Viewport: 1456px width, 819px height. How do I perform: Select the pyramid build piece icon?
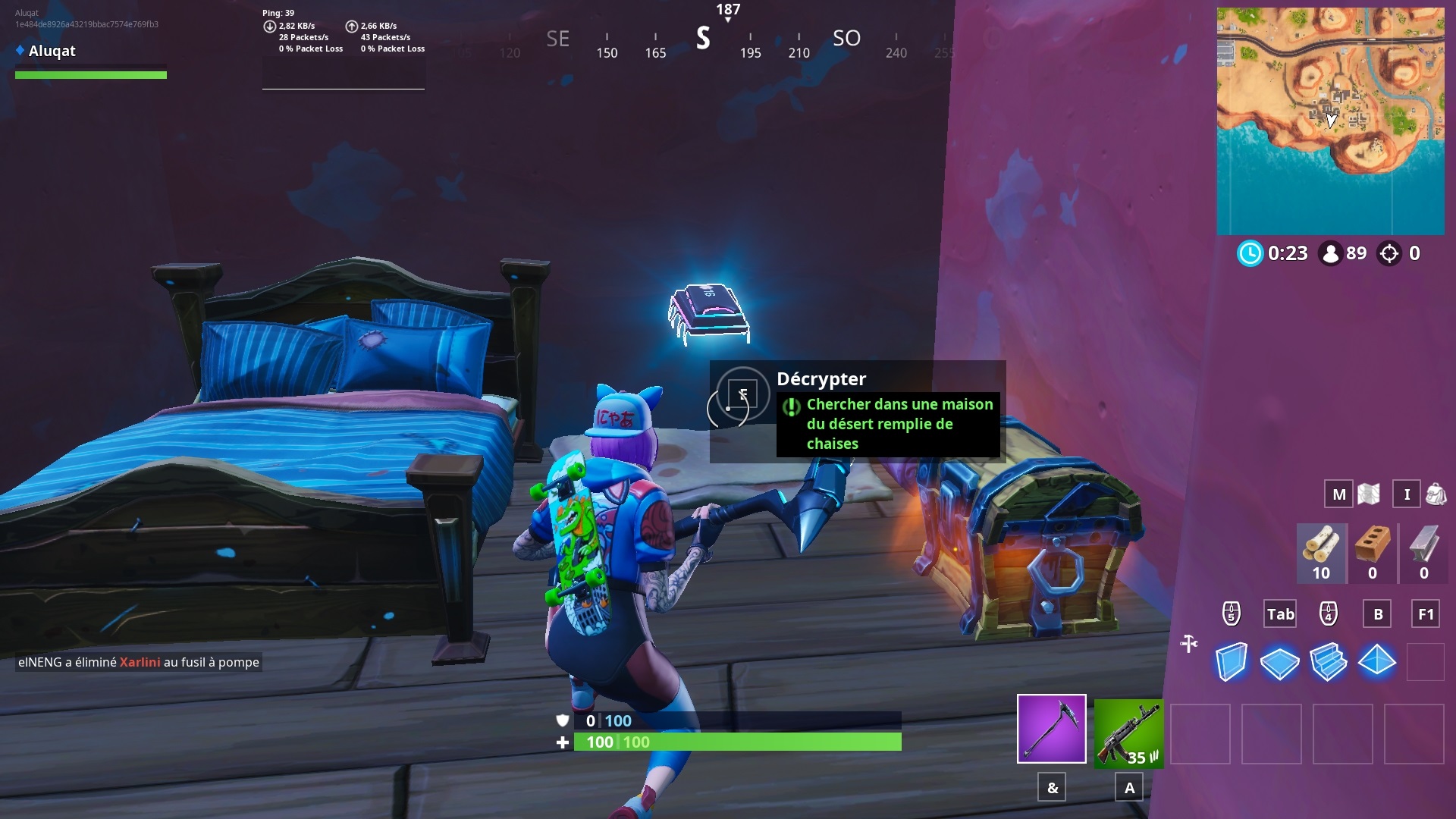click(1376, 662)
